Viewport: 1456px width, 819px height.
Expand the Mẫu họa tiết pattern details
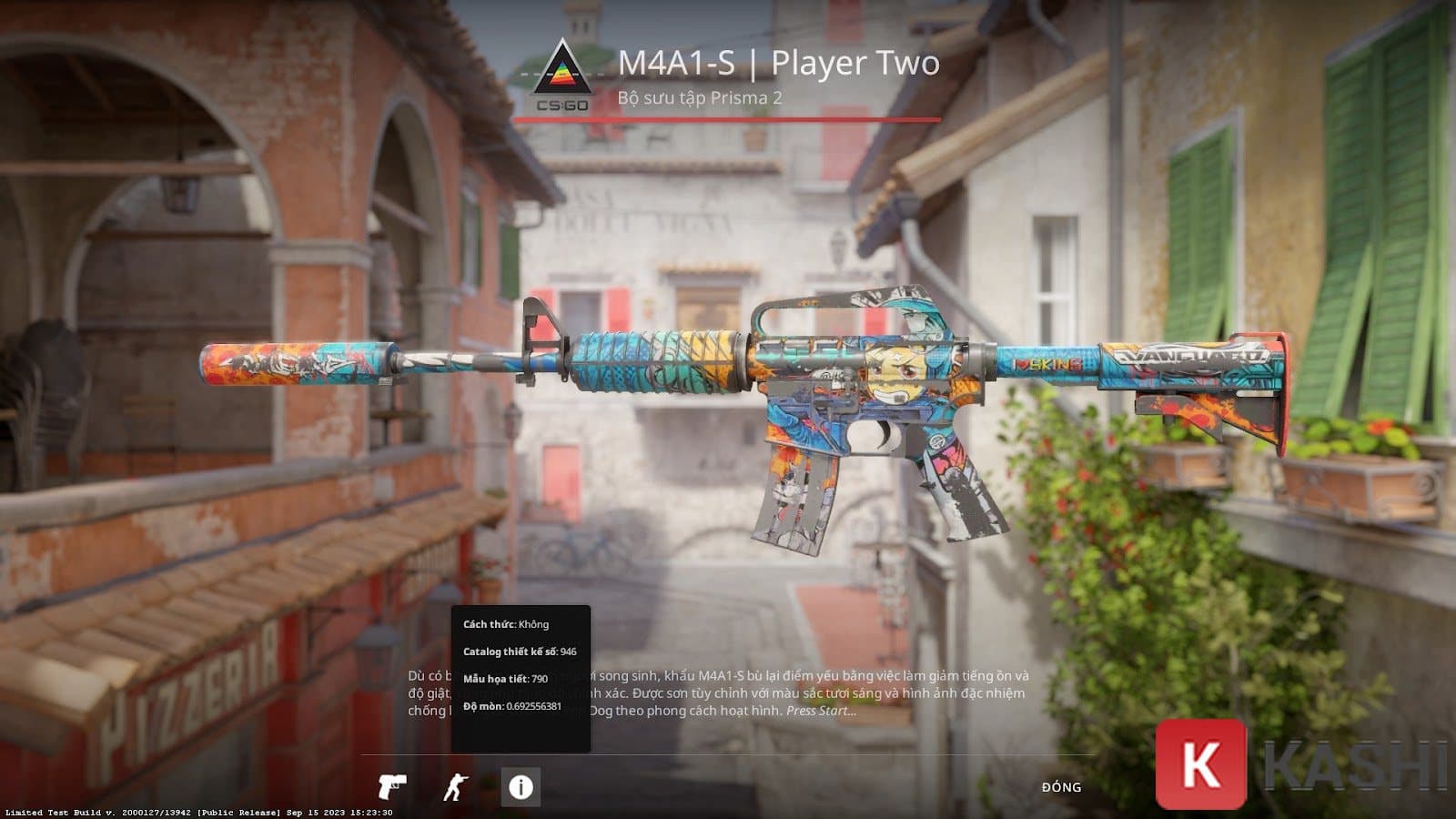(x=507, y=677)
